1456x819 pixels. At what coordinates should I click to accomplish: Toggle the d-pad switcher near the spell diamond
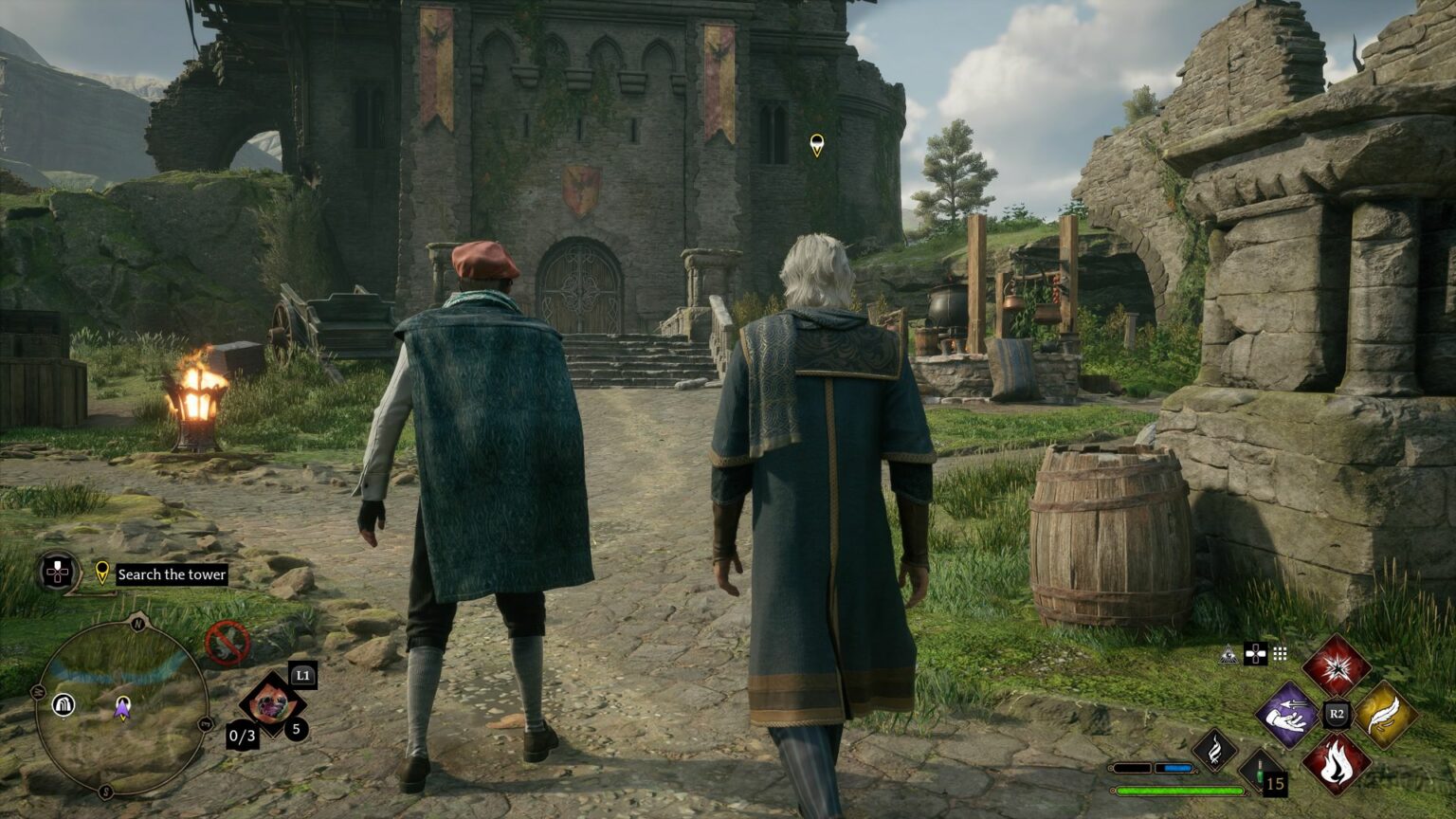[1256, 654]
